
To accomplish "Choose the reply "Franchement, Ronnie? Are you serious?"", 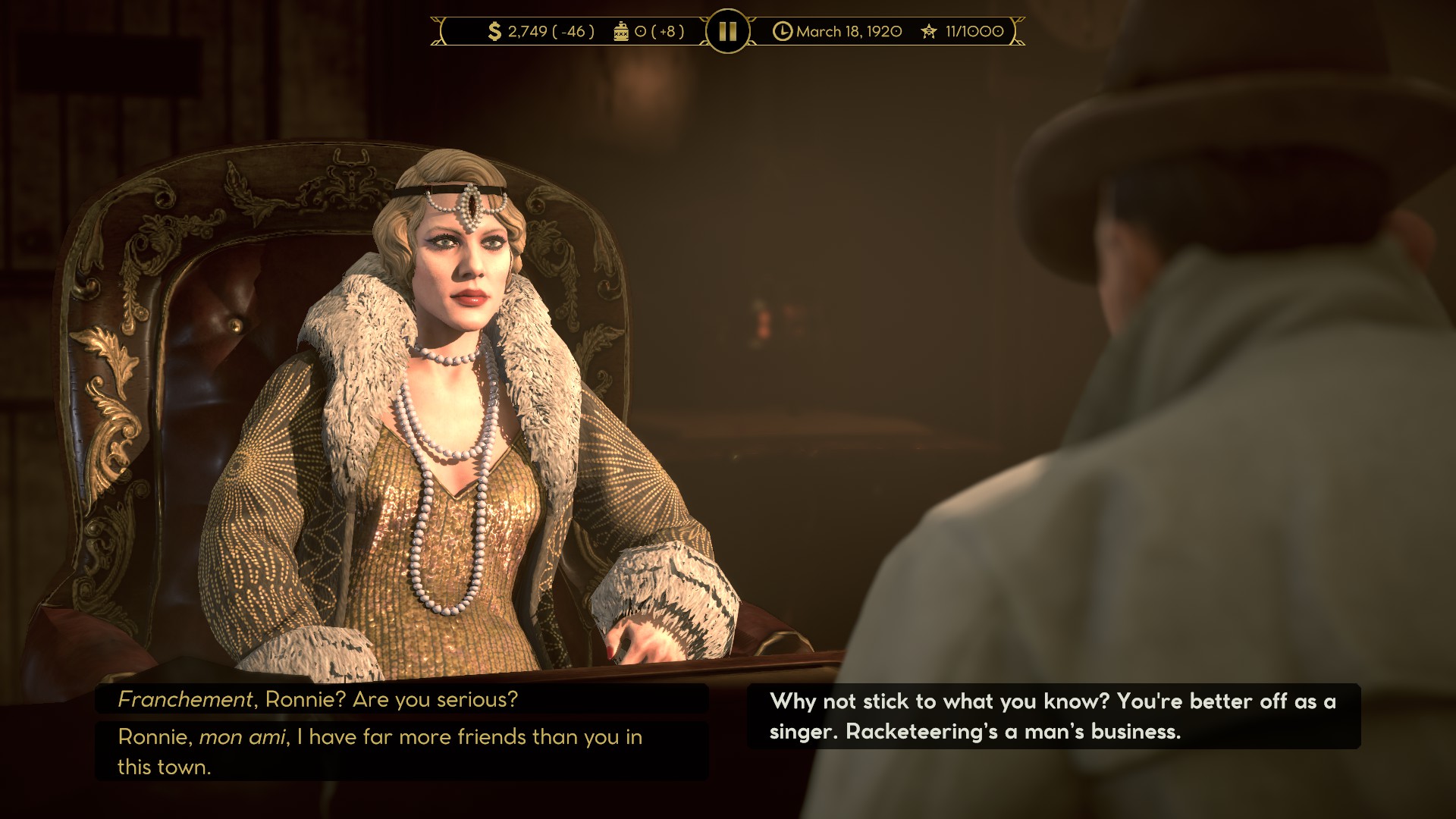I will click(x=401, y=699).
